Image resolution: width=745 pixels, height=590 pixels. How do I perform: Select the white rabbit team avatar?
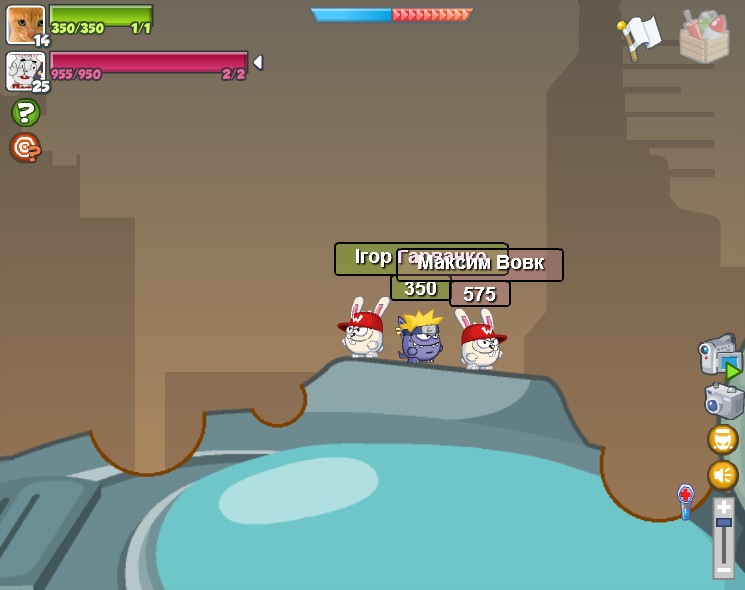coord(24,71)
